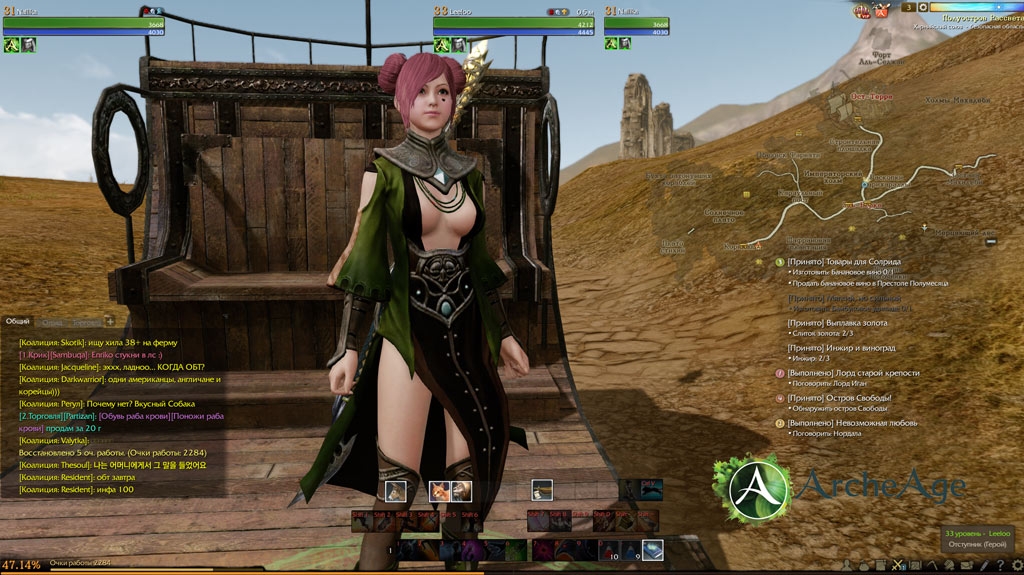1024x575 pixels.
Task: Open the crossed tools icon at top
Action: (882, 11)
